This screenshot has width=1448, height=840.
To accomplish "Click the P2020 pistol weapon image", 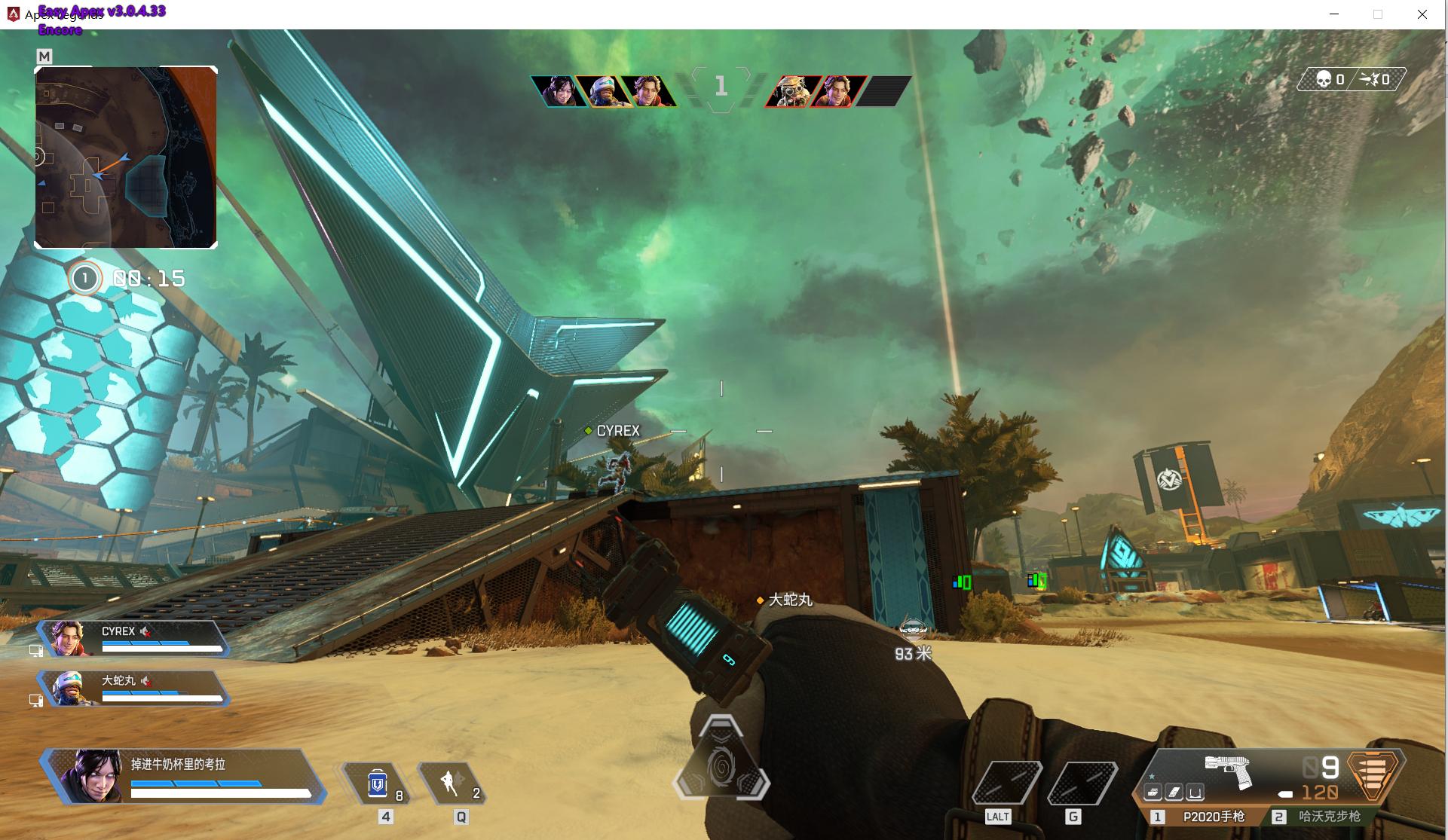I will [1227, 771].
